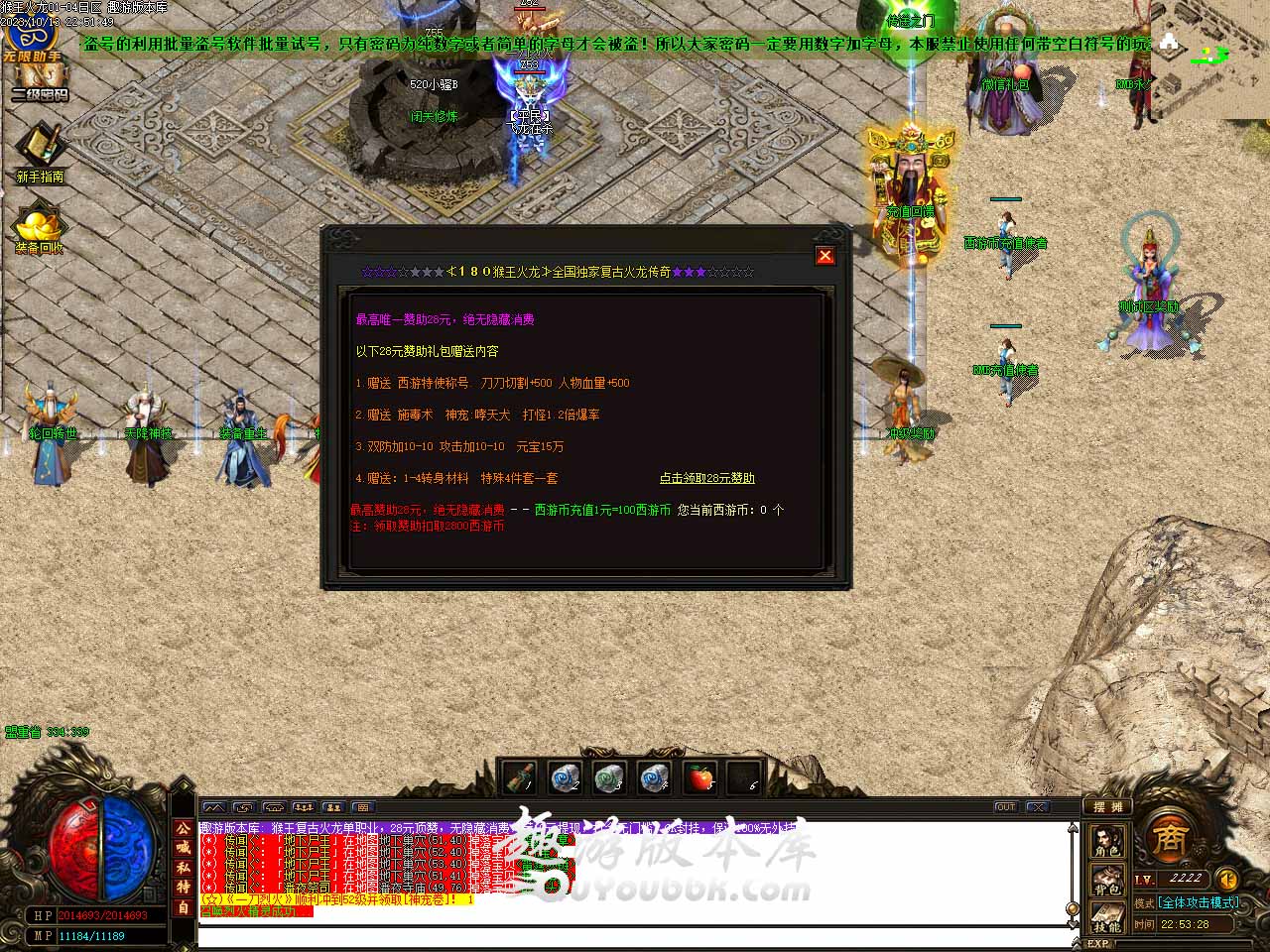Open the 技能 skills panel
The width and height of the screenshot is (1270, 952).
[x=1107, y=916]
